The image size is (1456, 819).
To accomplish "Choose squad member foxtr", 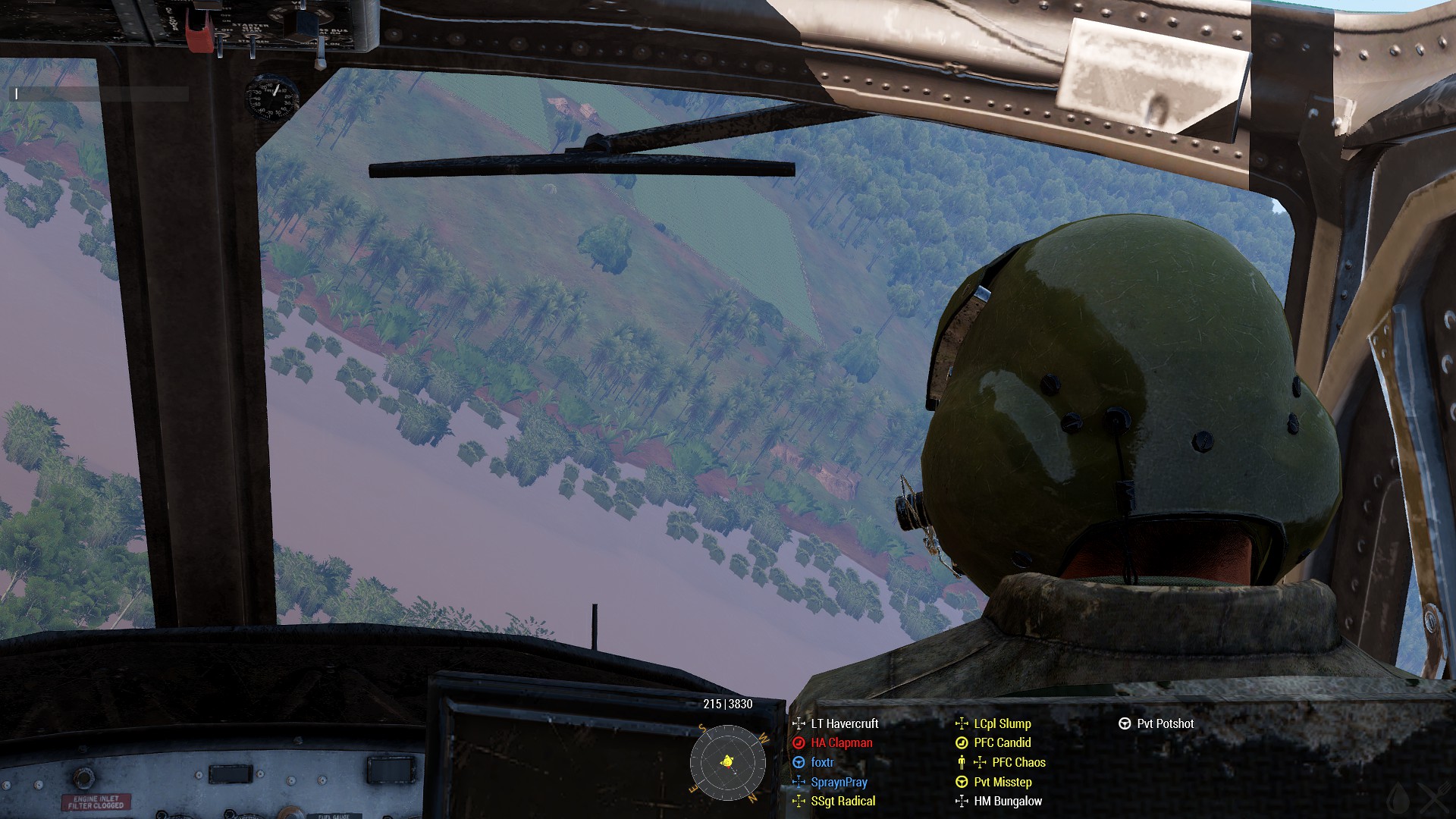I will [822, 762].
